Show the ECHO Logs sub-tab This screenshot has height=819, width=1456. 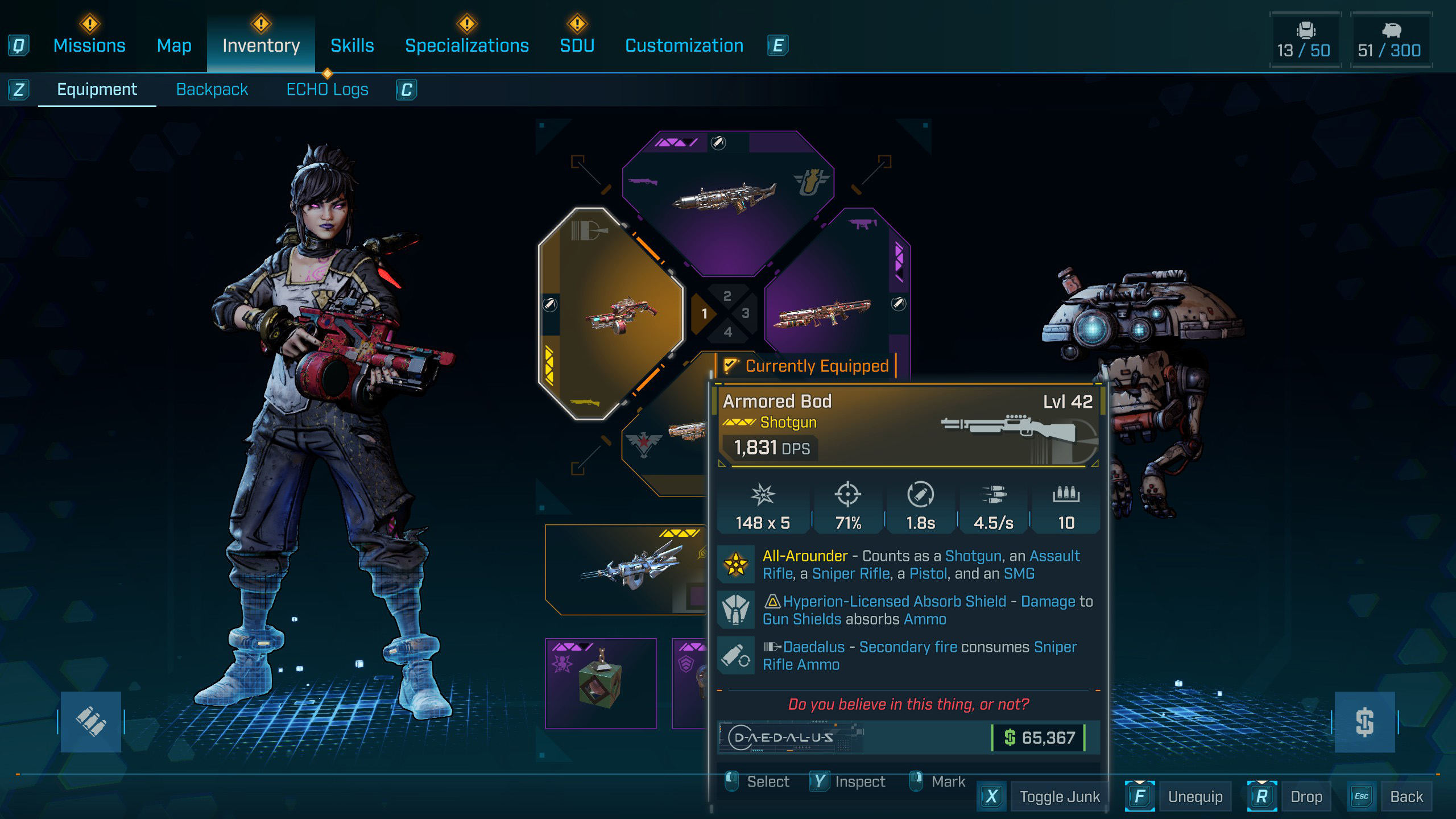click(327, 89)
